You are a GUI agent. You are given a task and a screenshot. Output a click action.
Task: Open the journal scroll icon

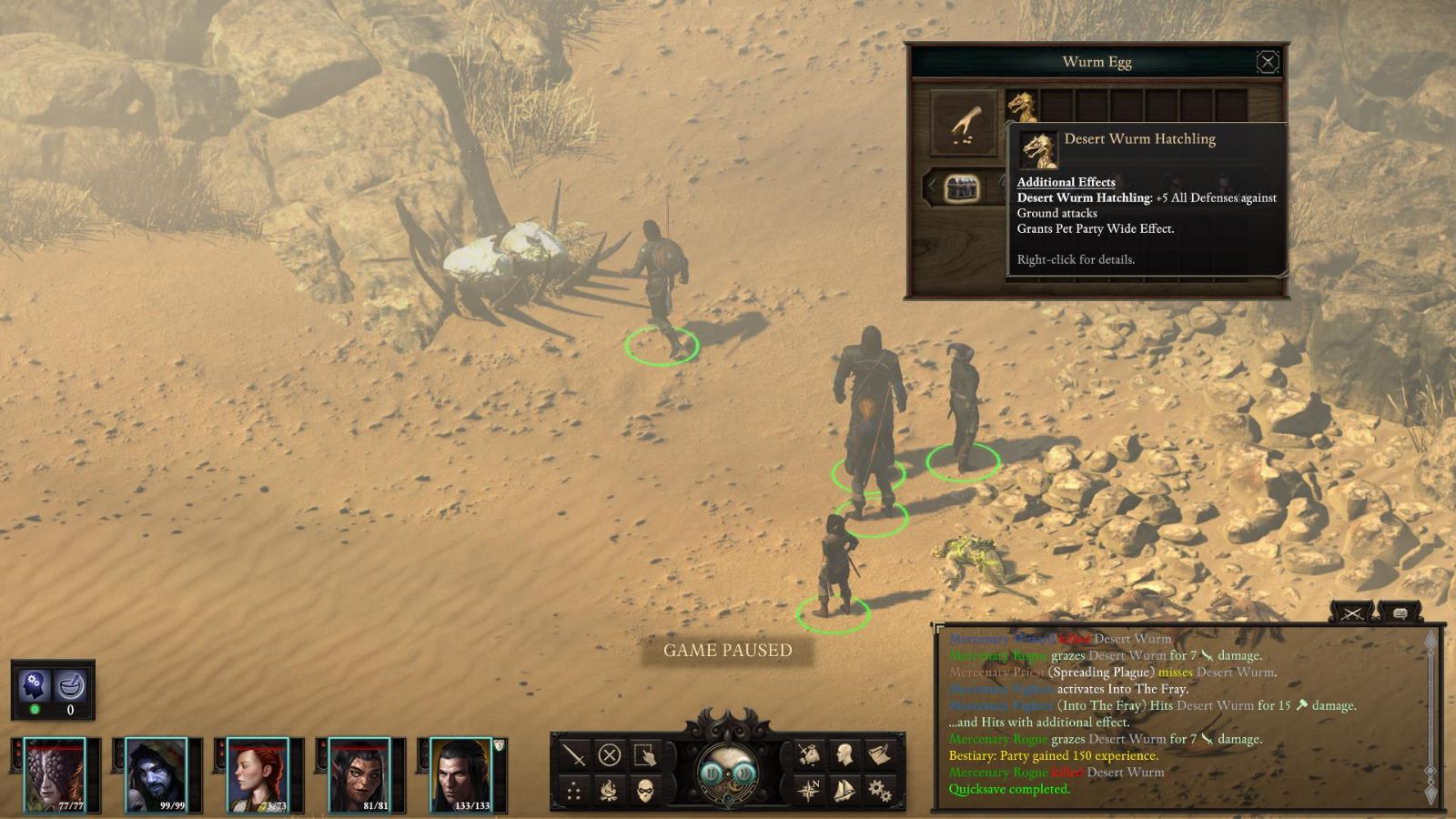click(x=880, y=755)
